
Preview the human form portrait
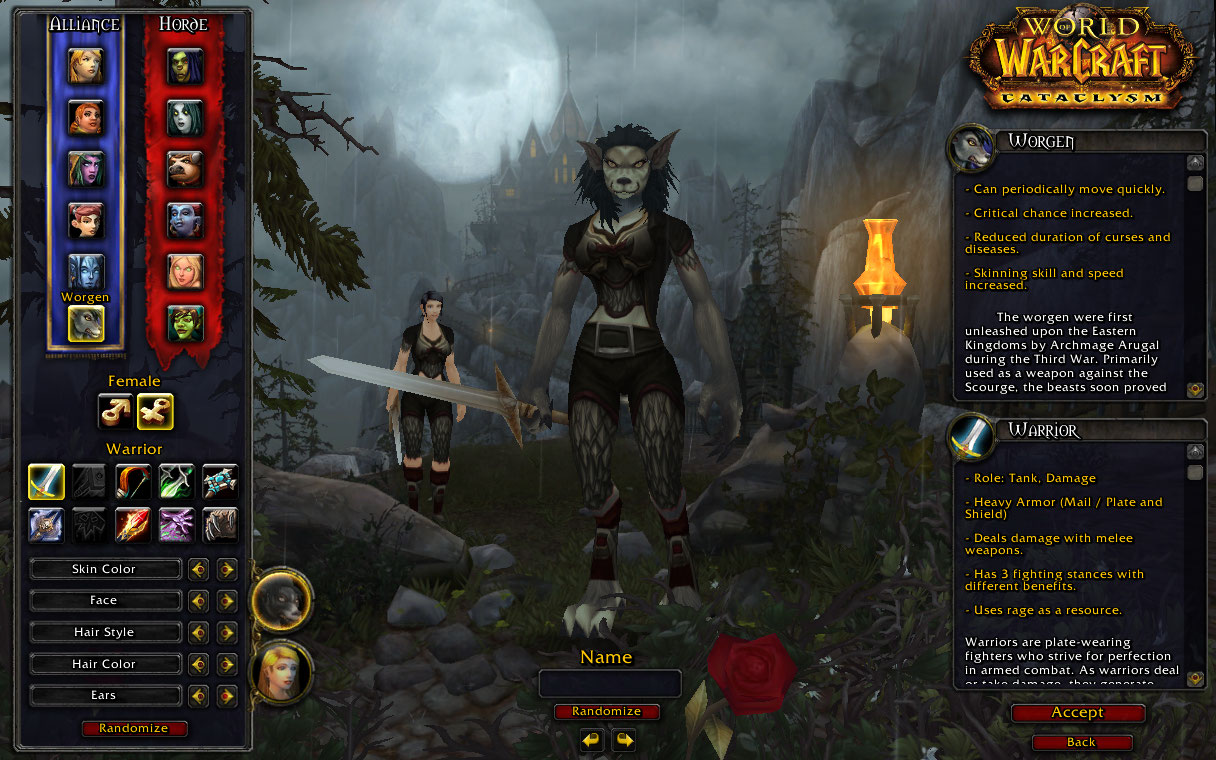point(281,673)
